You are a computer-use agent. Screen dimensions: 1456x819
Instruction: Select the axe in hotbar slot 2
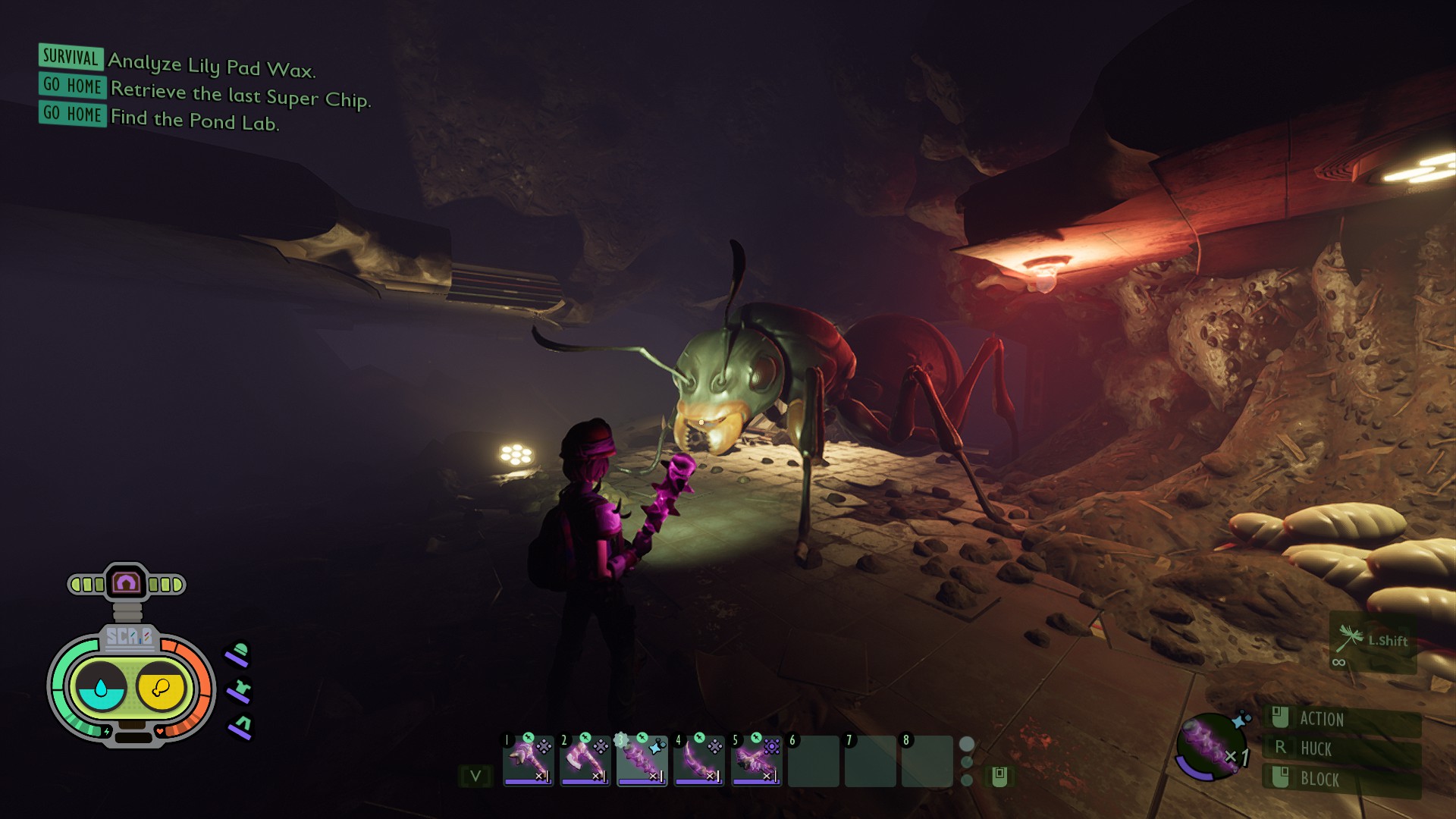pyautogui.click(x=585, y=759)
